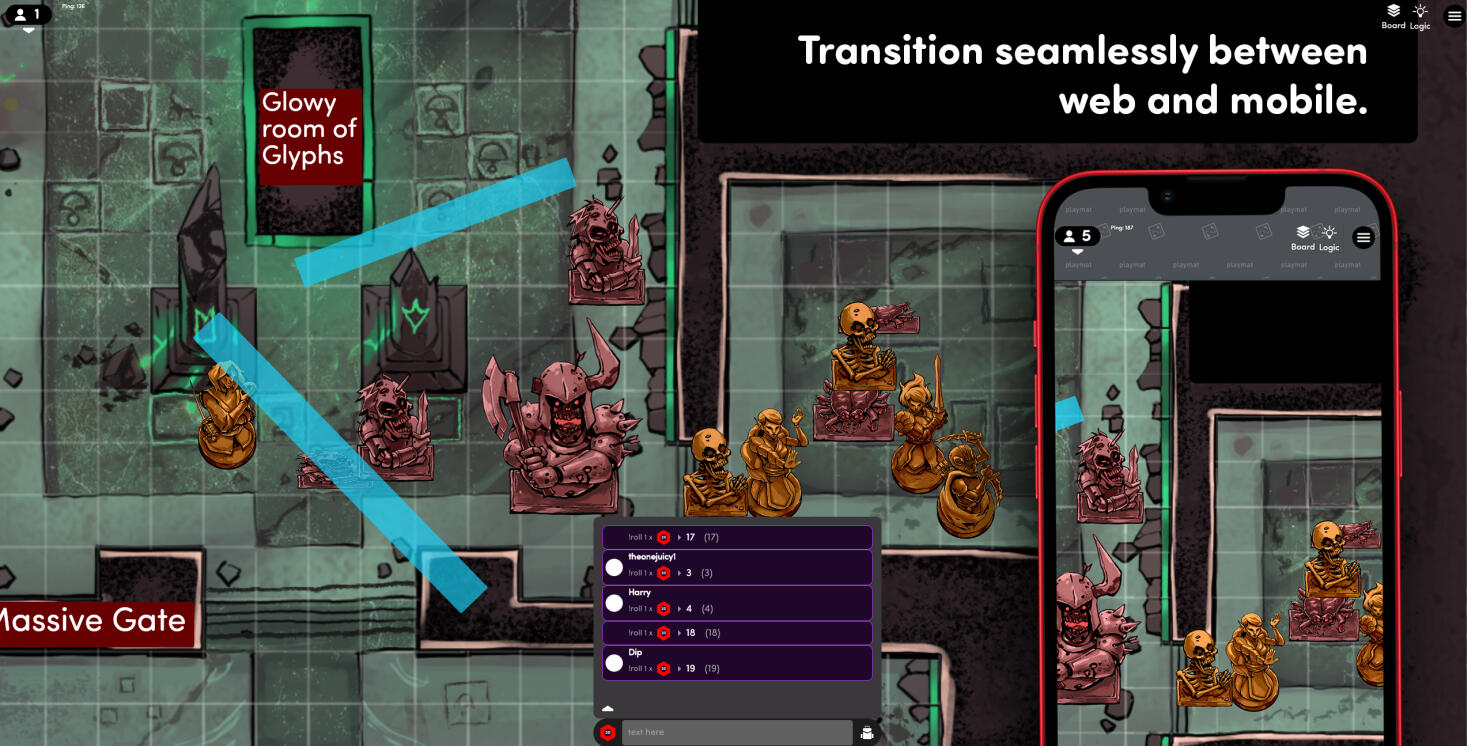Select theonejuicy1's roll message in chat
1467x746 pixels.
(x=737, y=567)
